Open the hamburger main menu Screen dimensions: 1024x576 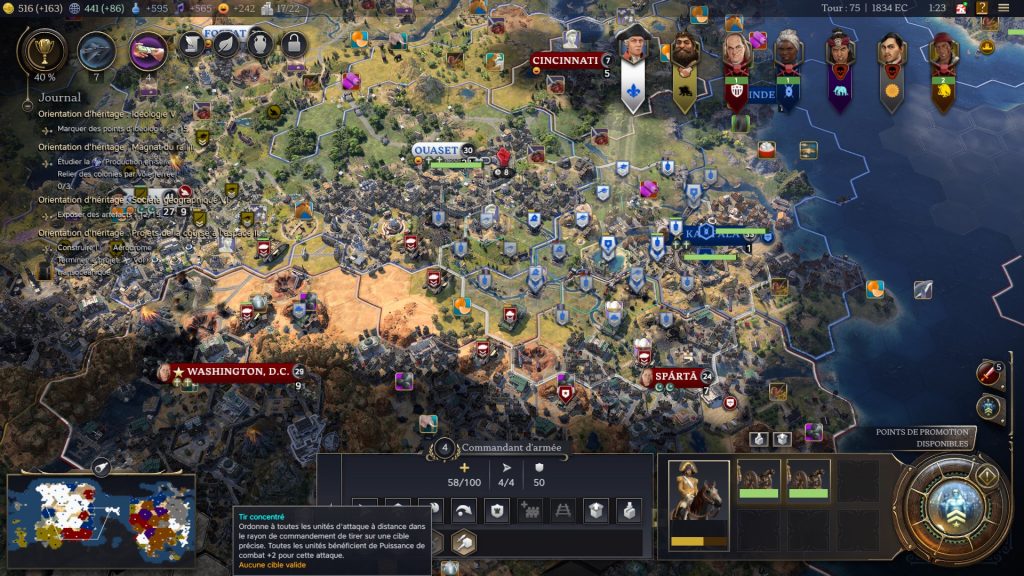click(x=1004, y=8)
